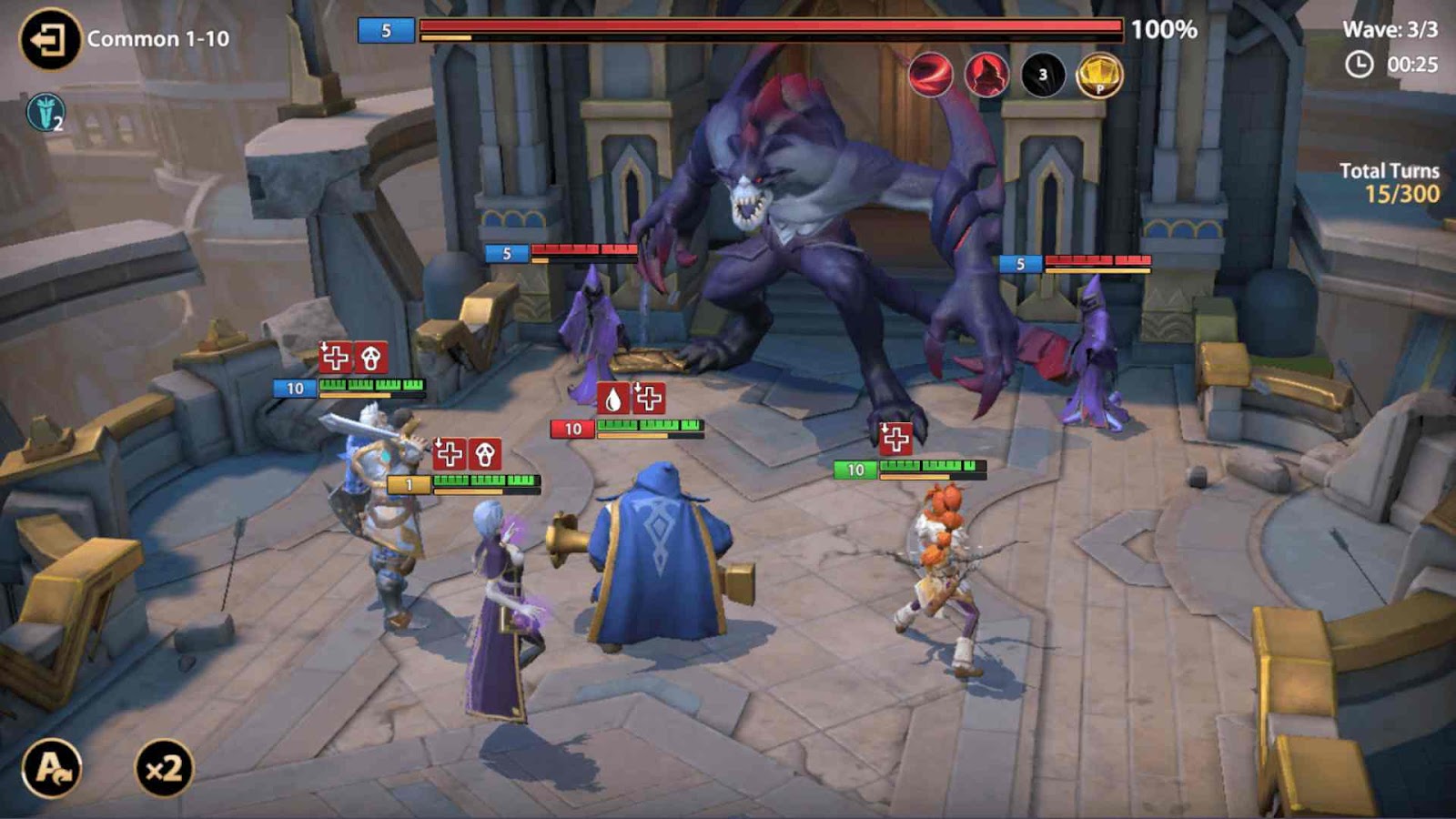Toggle auto-battle mode
Screen dimensions: 1456x819
pos(52,769)
